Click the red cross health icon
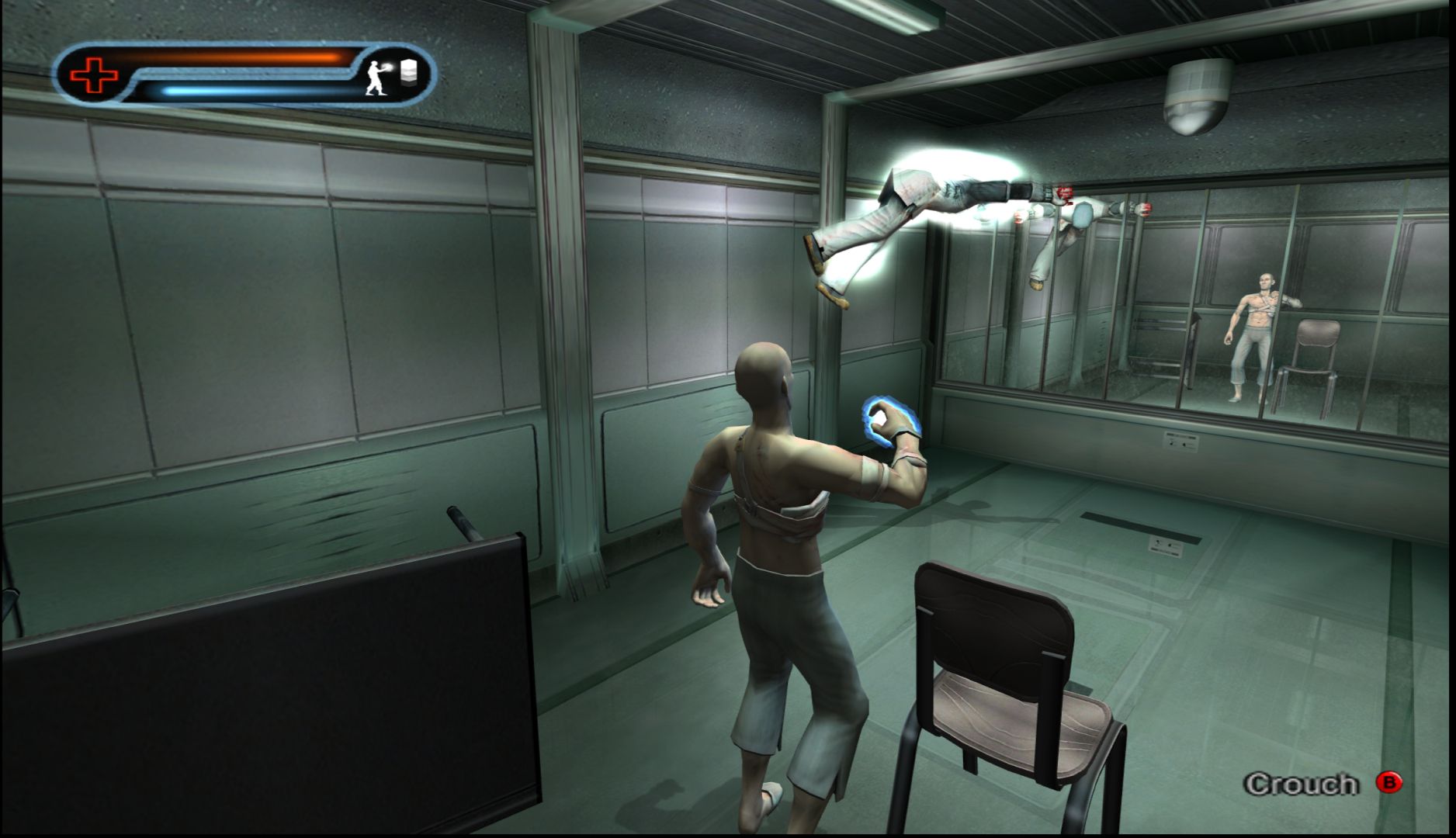 pos(94,75)
